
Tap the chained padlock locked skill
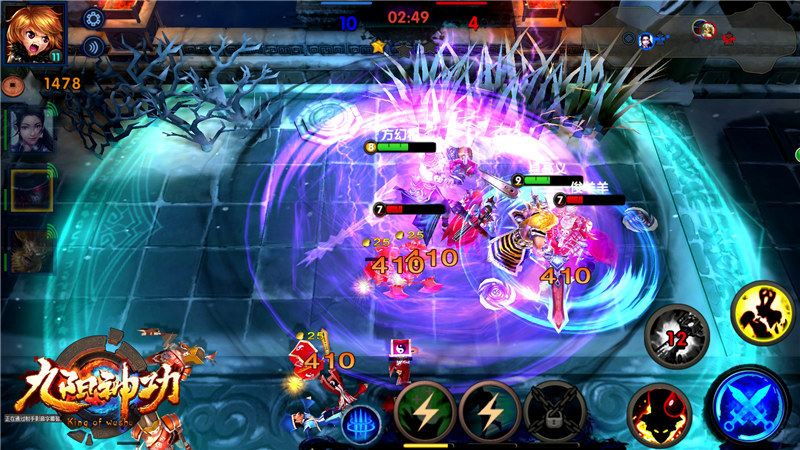pos(553,411)
